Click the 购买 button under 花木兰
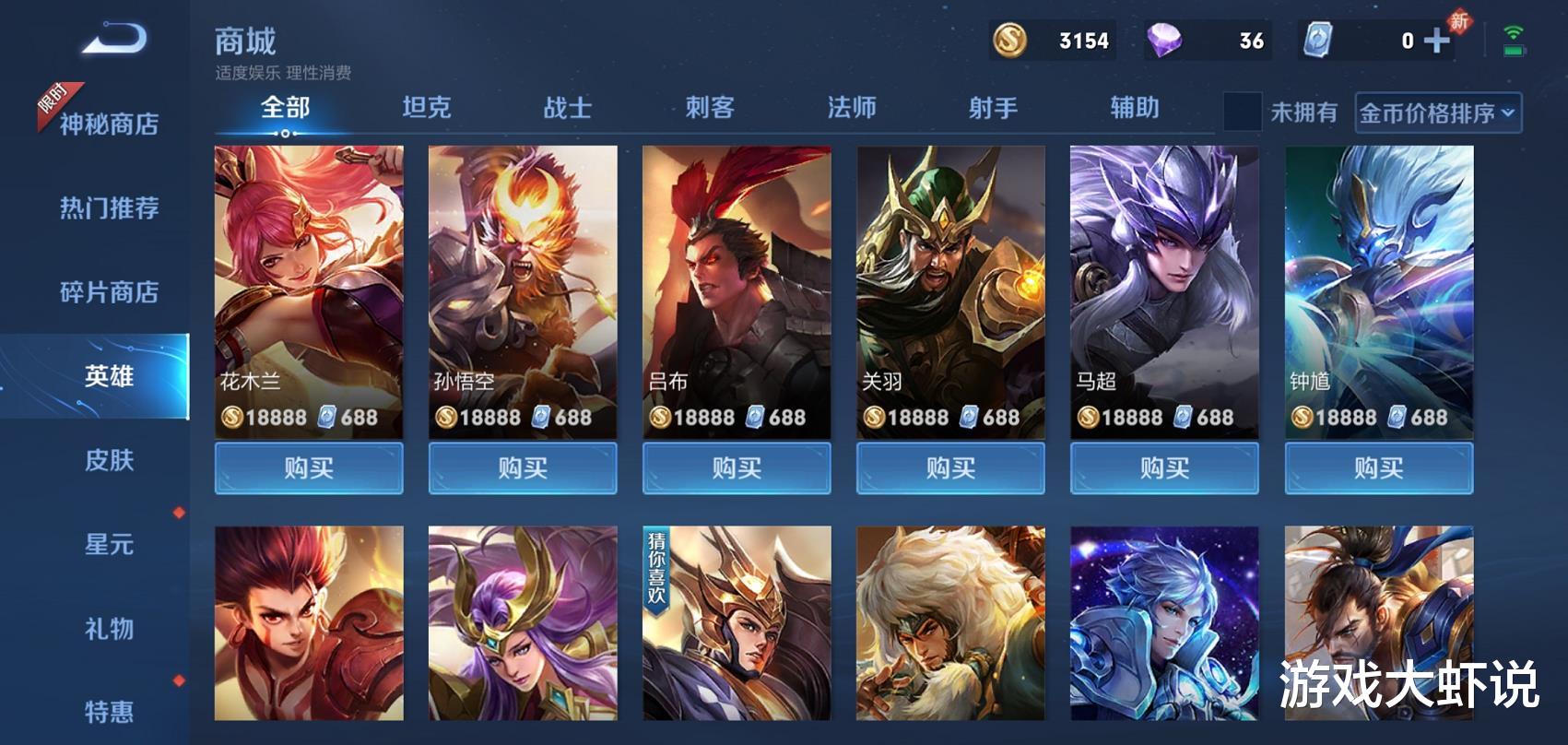The width and height of the screenshot is (1568, 745). pos(309,467)
